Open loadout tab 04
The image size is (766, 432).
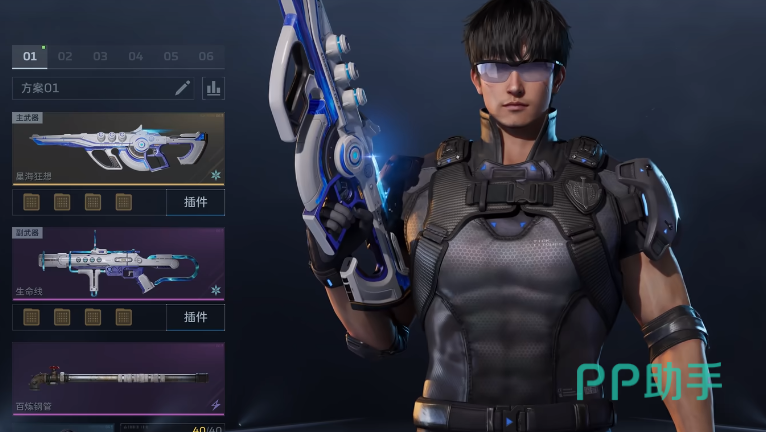[136, 56]
